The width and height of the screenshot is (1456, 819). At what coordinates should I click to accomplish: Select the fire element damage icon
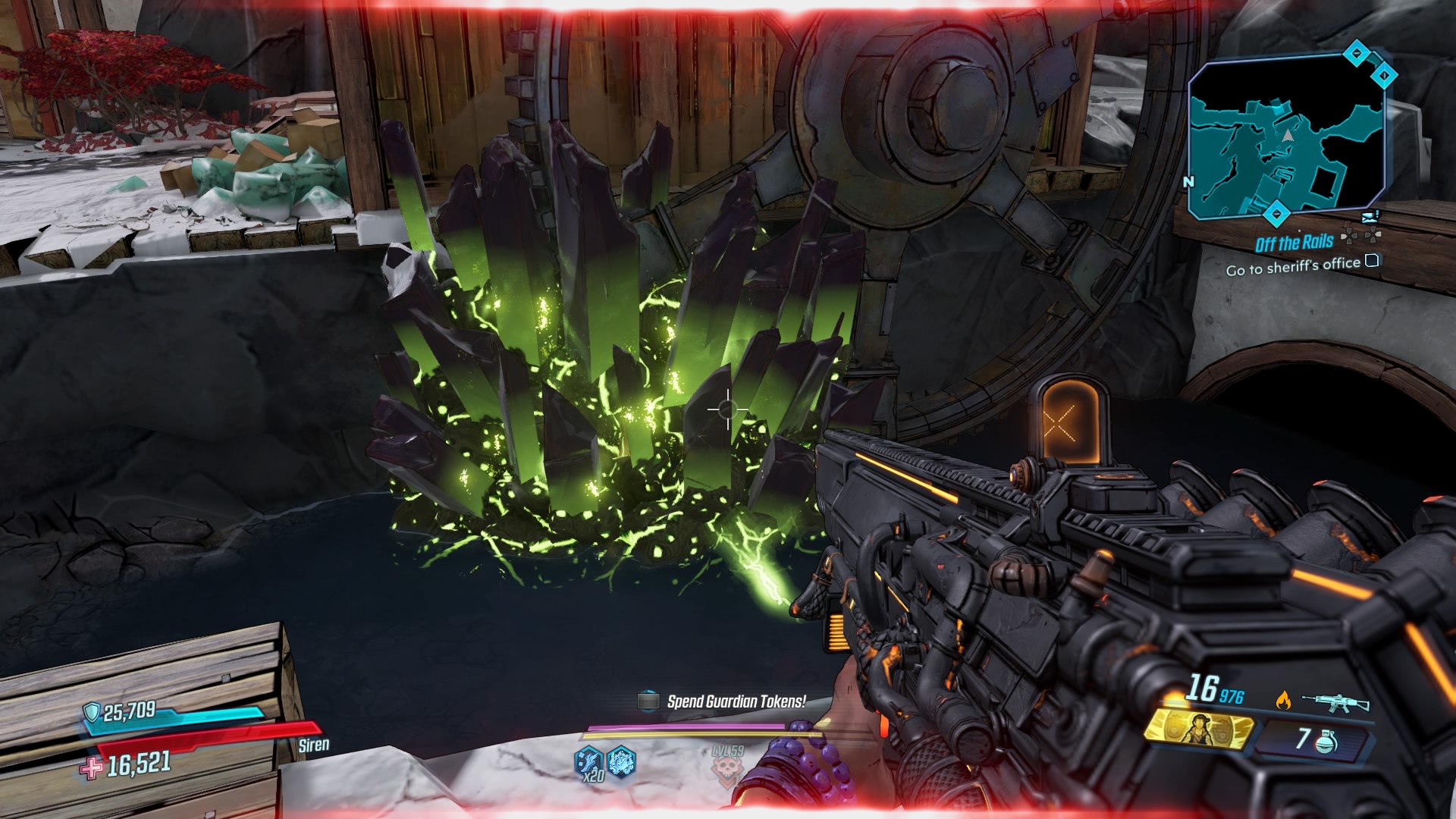pos(1285,700)
